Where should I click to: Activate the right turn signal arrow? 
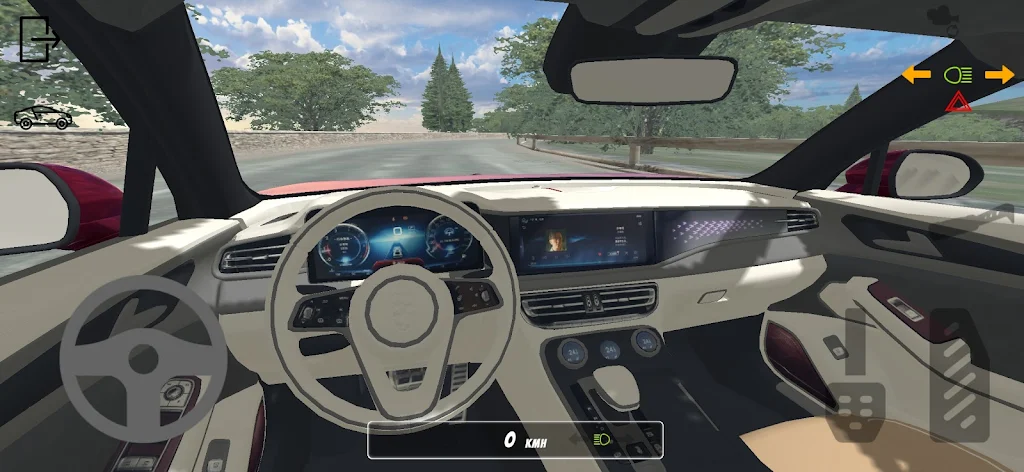[999, 74]
